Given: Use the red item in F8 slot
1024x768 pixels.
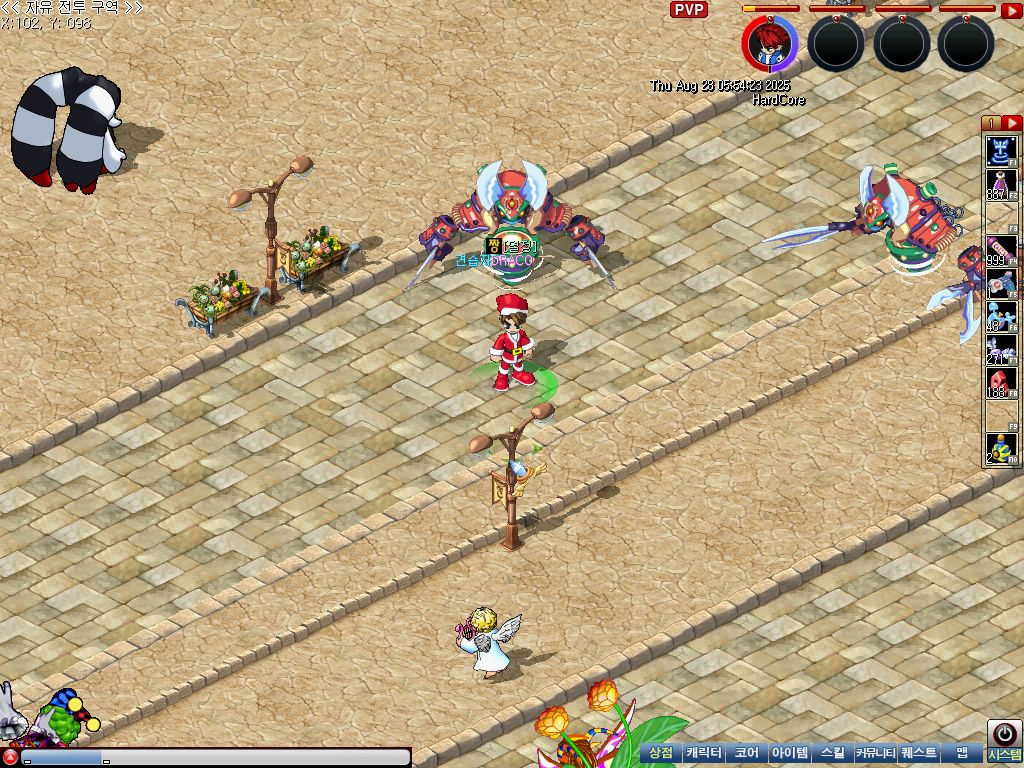Looking at the screenshot, I should pos(1001,383).
